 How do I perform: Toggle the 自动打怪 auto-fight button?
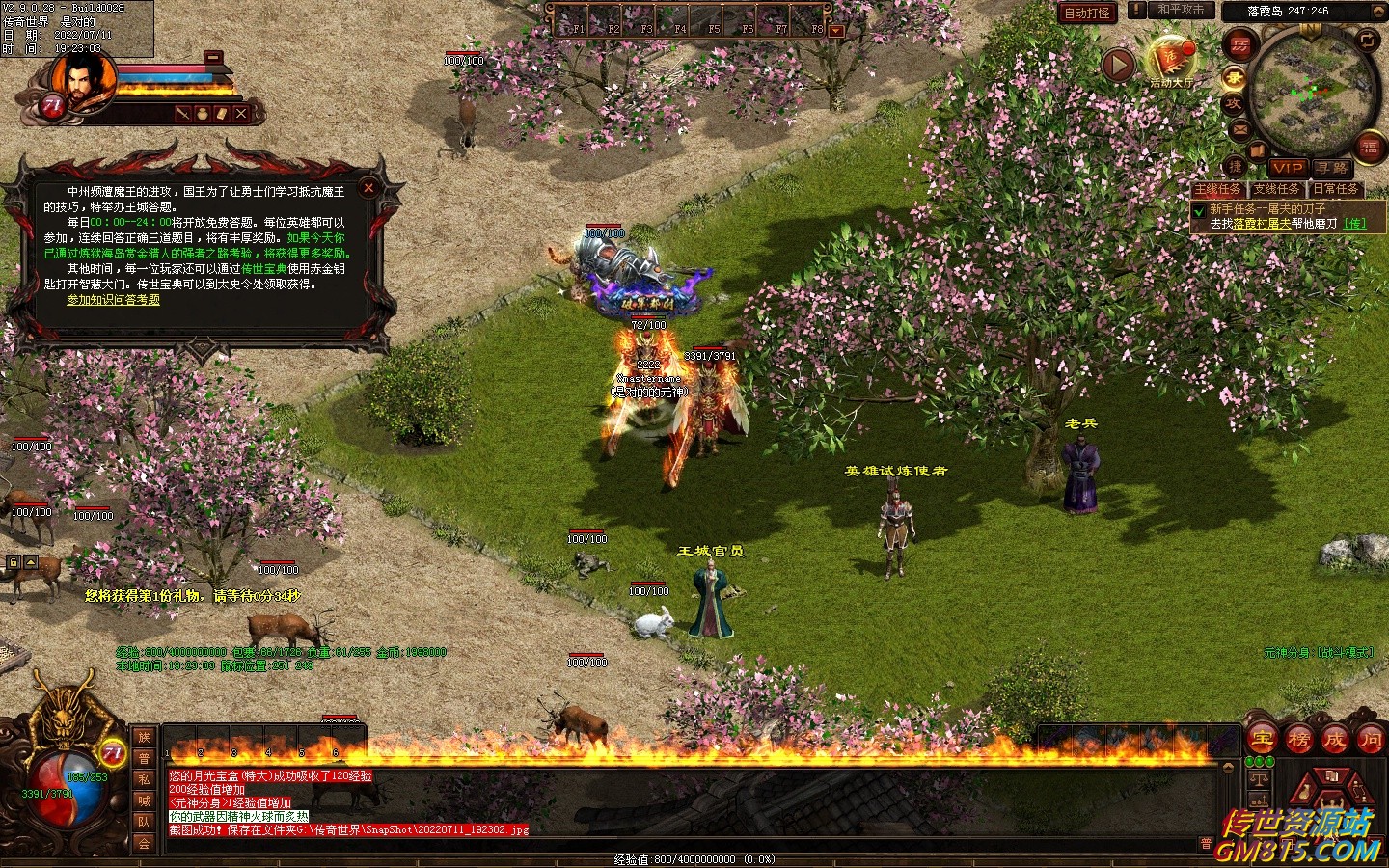(1087, 13)
